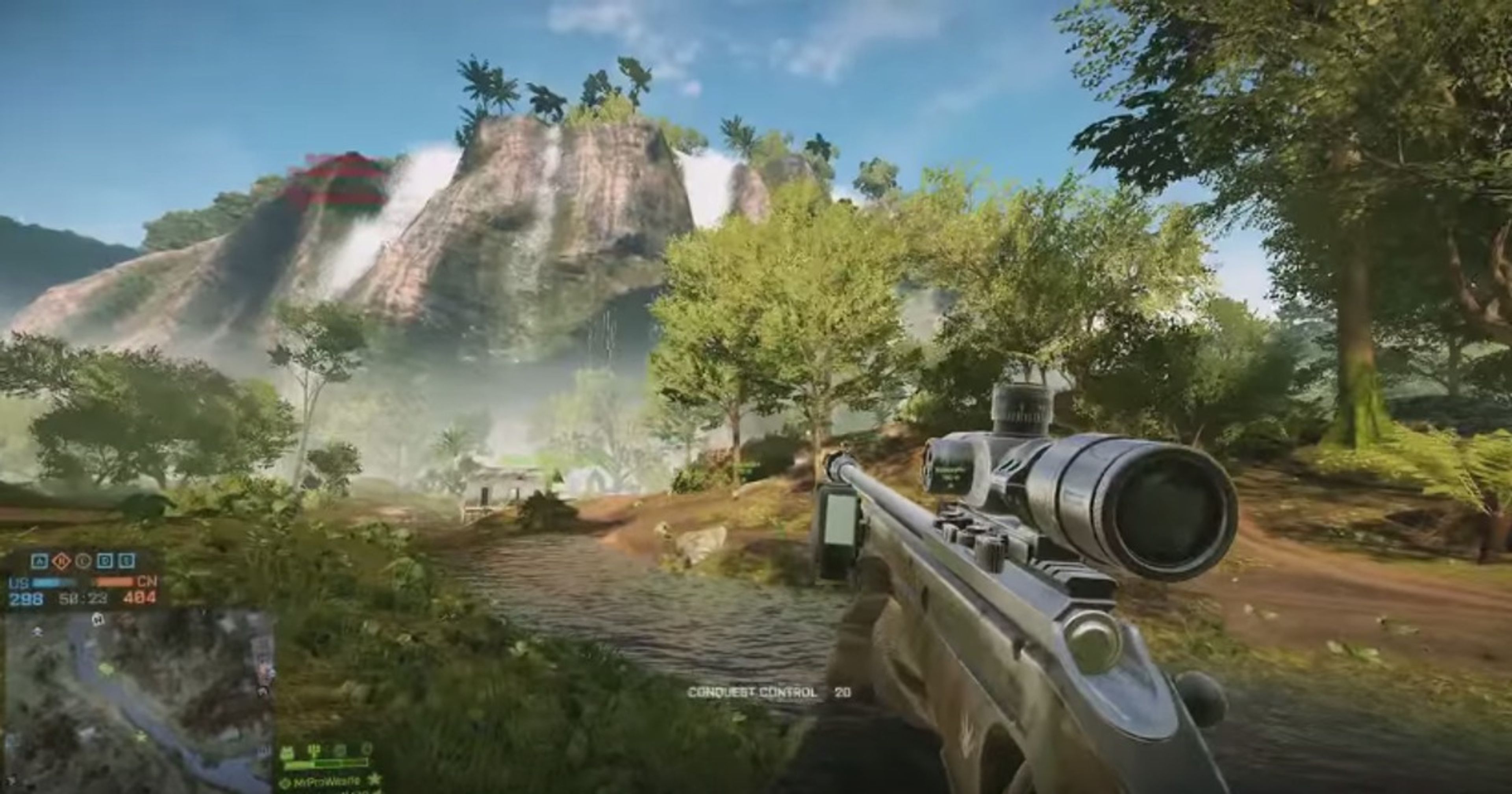Image resolution: width=1512 pixels, height=794 pixels.
Task: Select the neutral circle flag C icon
Action: click(x=83, y=562)
